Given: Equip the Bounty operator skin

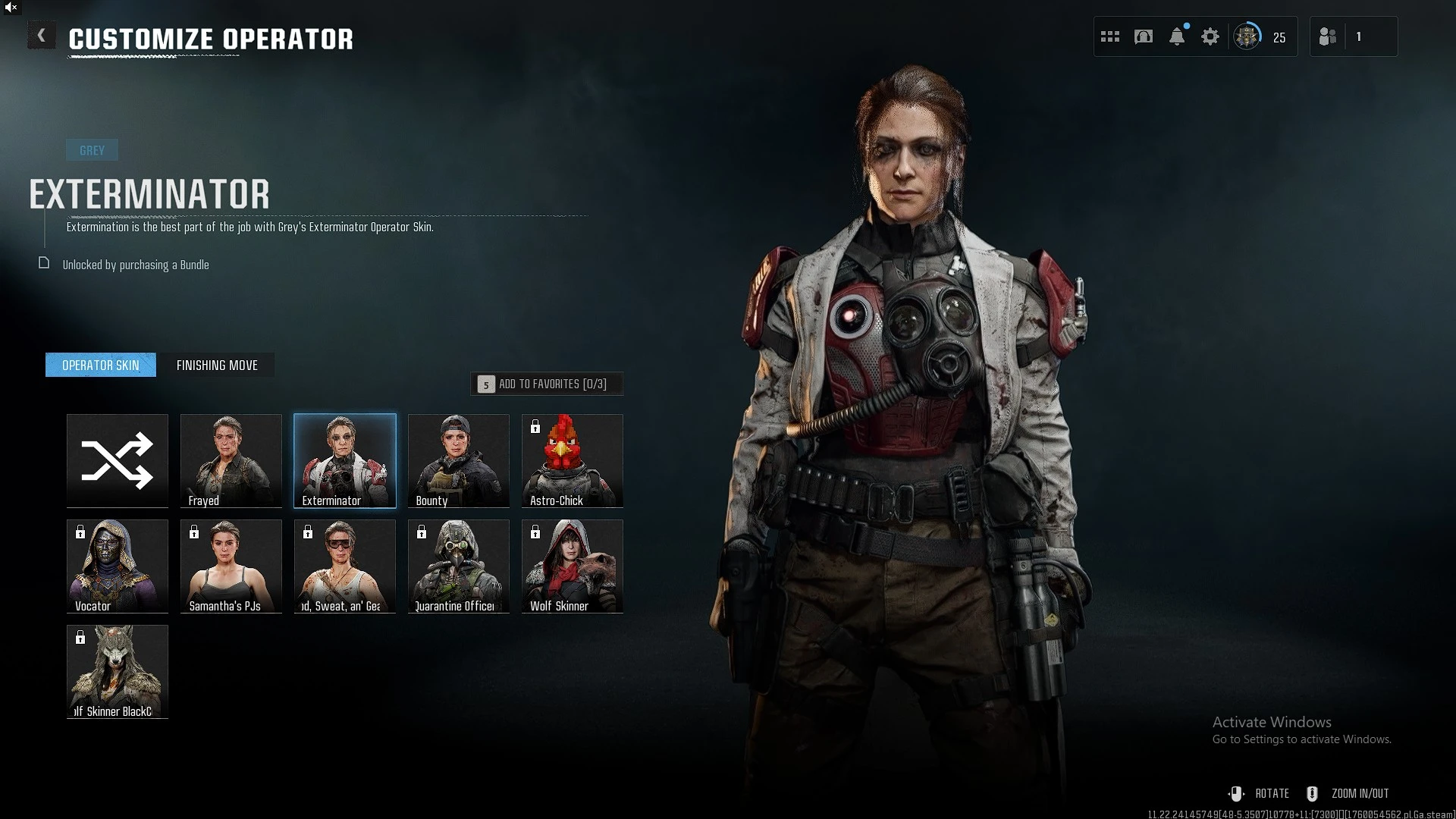Looking at the screenshot, I should click(459, 460).
